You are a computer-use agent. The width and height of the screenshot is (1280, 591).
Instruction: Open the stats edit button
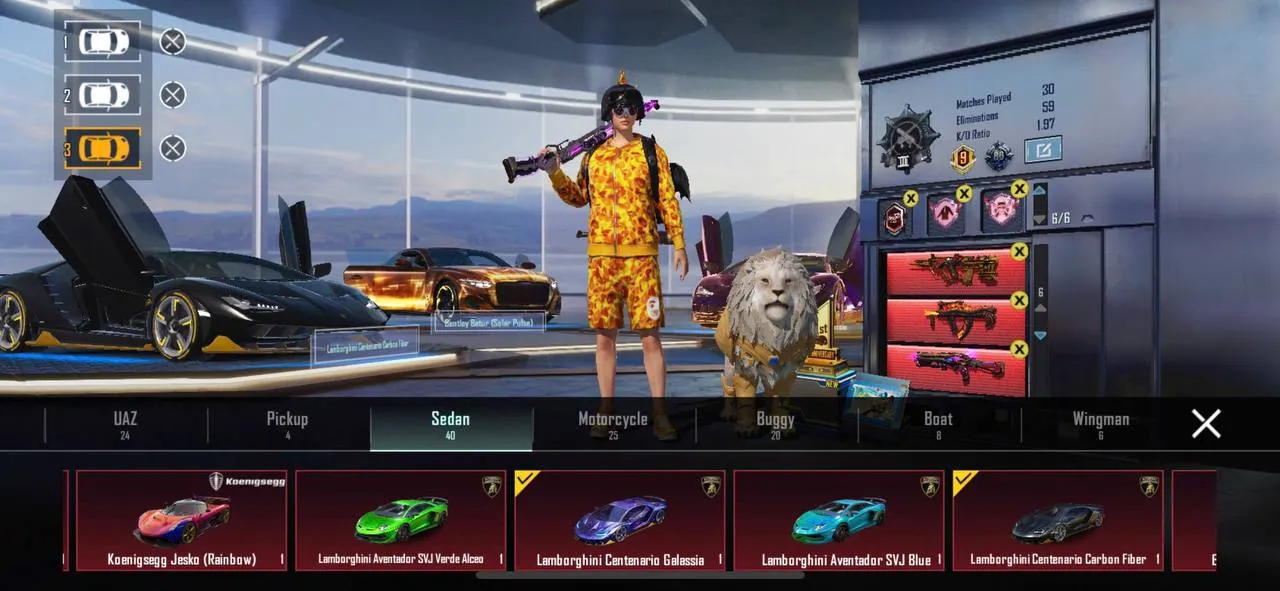[x=1043, y=150]
